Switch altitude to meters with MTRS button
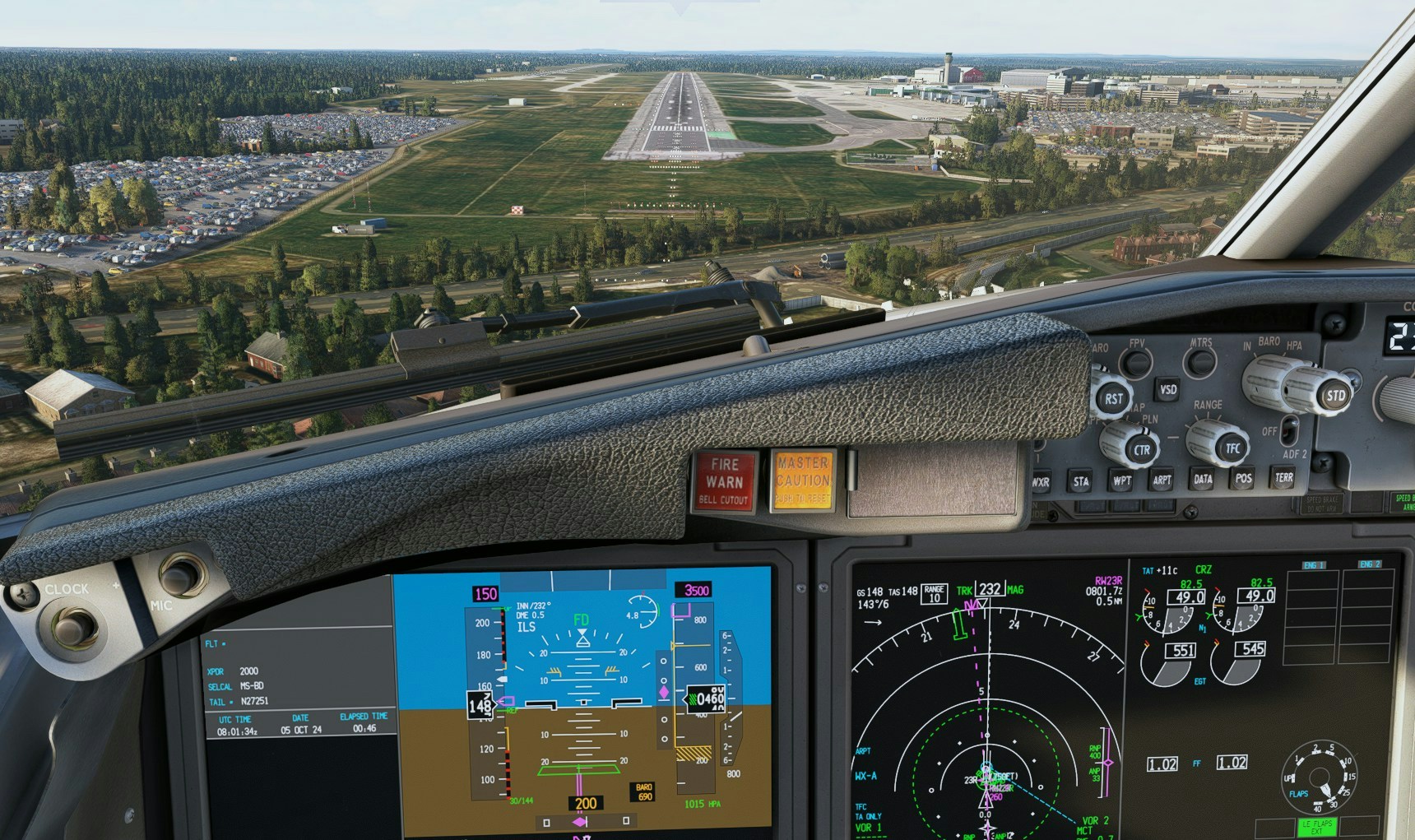This screenshot has width=1415, height=840. [x=1199, y=361]
